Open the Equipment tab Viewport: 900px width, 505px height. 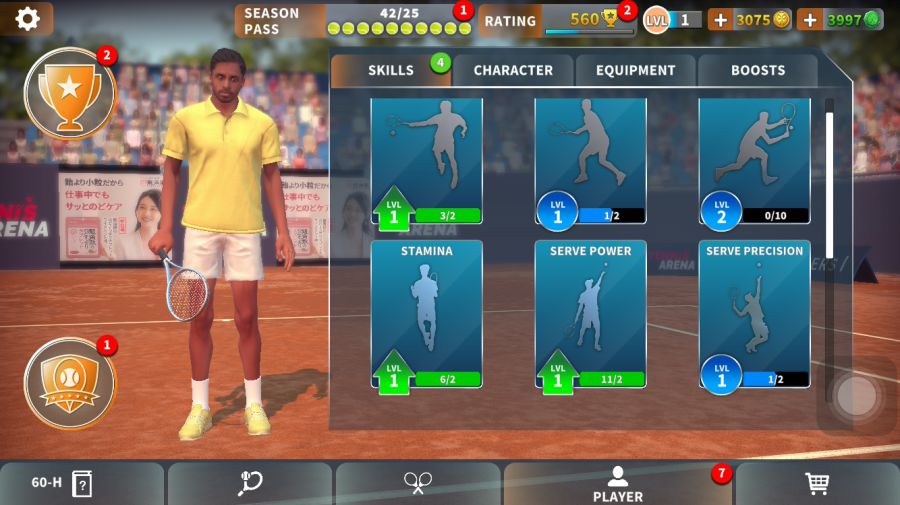[636, 71]
